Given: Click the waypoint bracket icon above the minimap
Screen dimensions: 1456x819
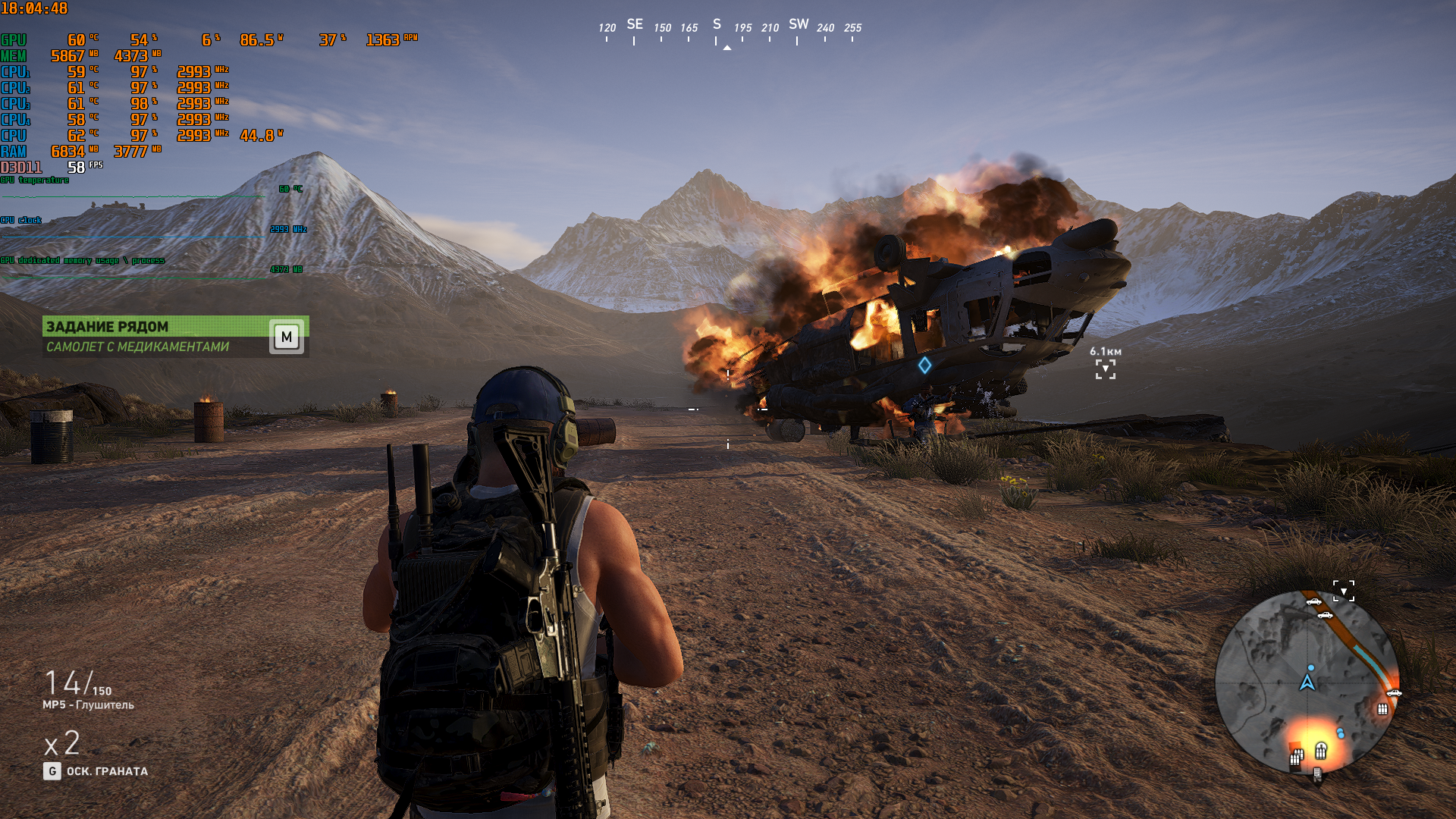Looking at the screenshot, I should [x=1343, y=590].
